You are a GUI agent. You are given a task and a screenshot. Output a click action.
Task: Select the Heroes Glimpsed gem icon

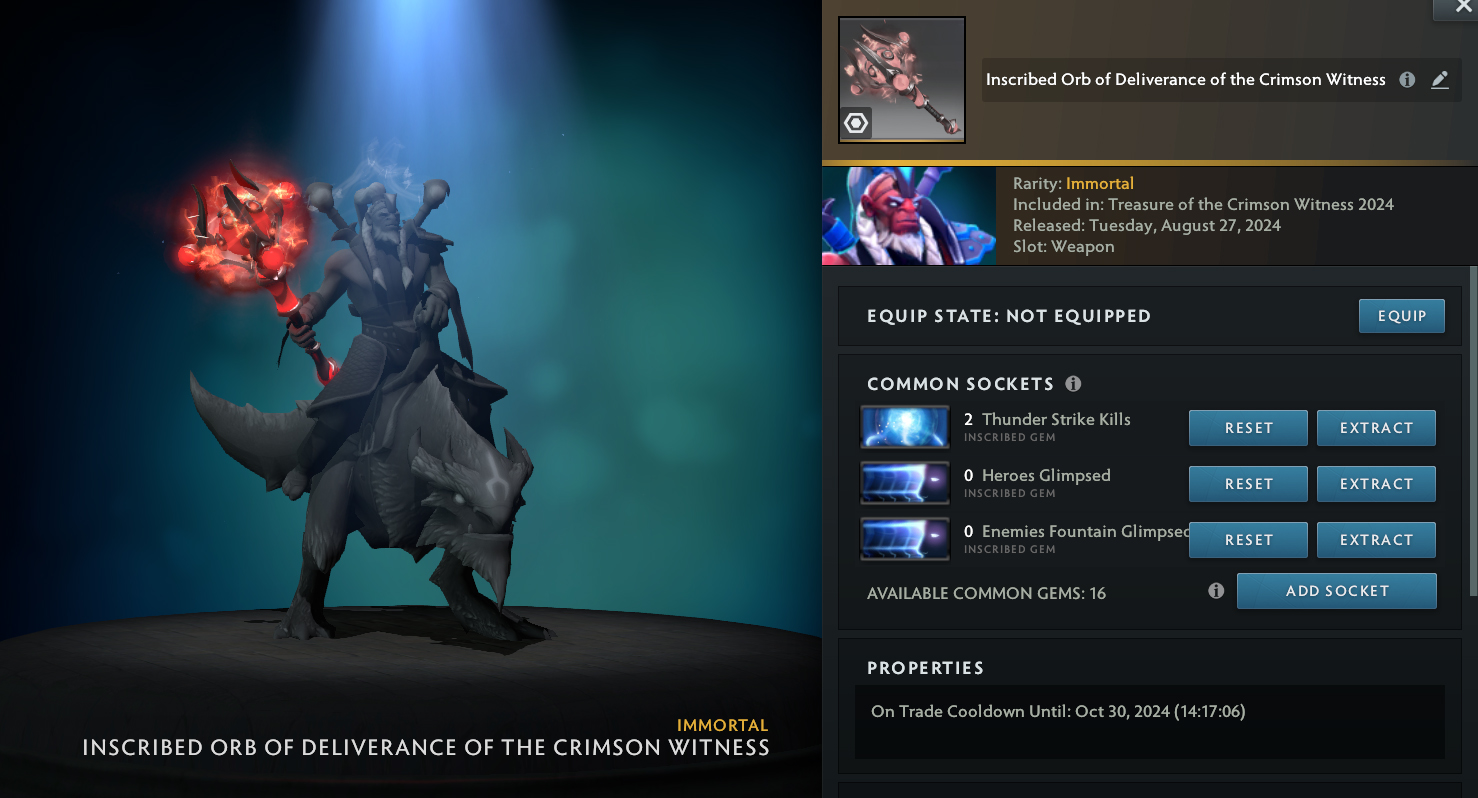(x=905, y=483)
